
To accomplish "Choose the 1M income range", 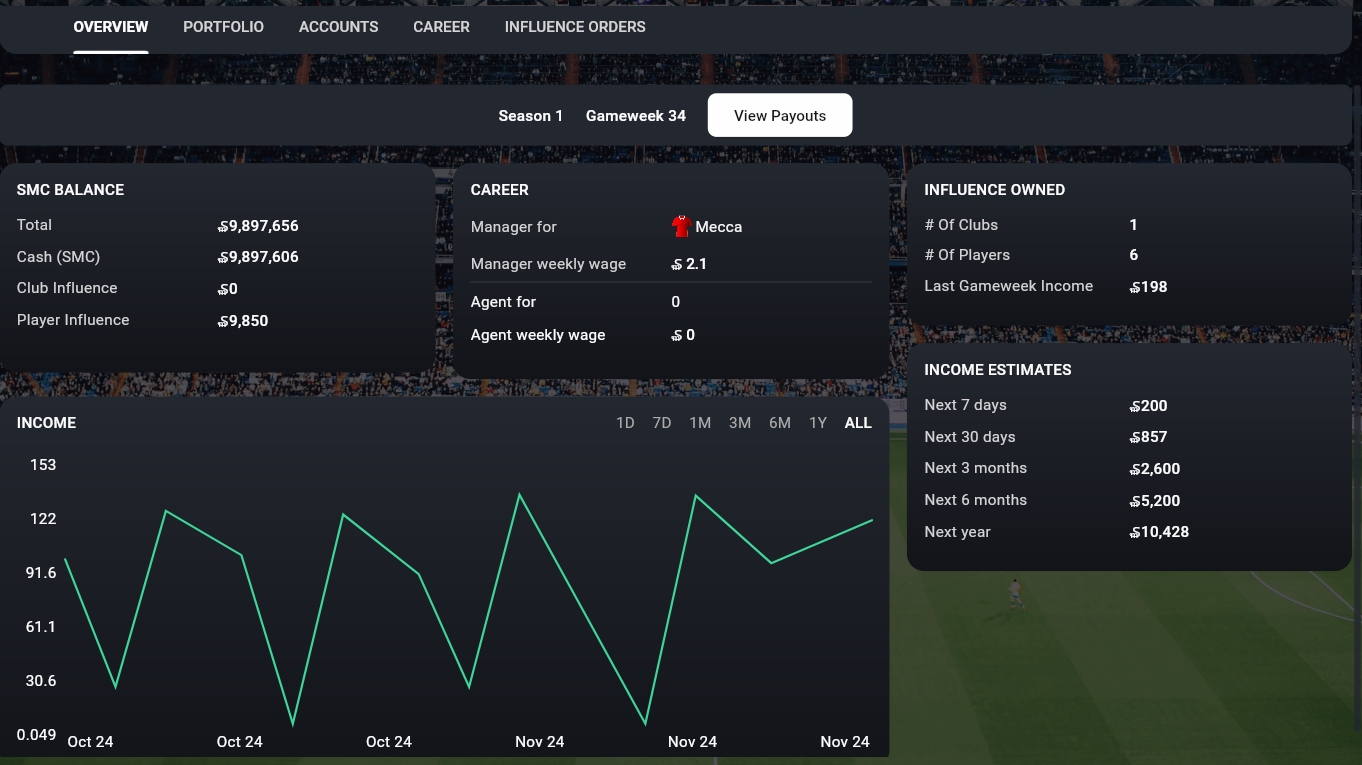I will [700, 423].
